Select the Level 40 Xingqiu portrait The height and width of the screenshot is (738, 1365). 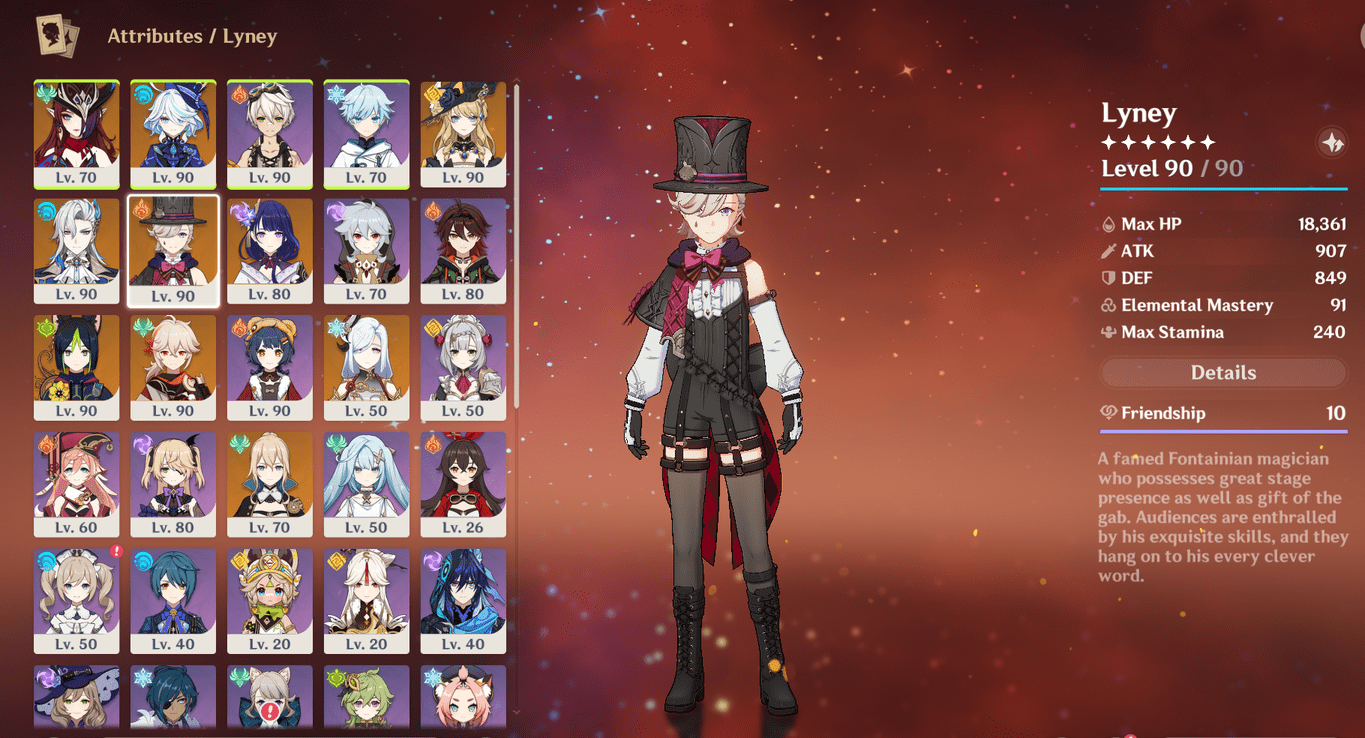(x=172, y=597)
